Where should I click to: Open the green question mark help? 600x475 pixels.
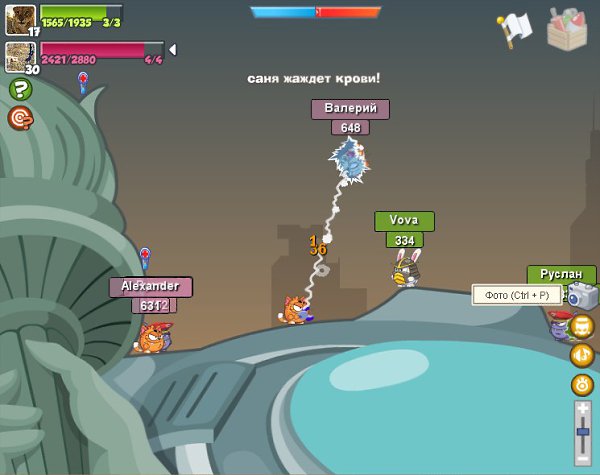[20, 89]
